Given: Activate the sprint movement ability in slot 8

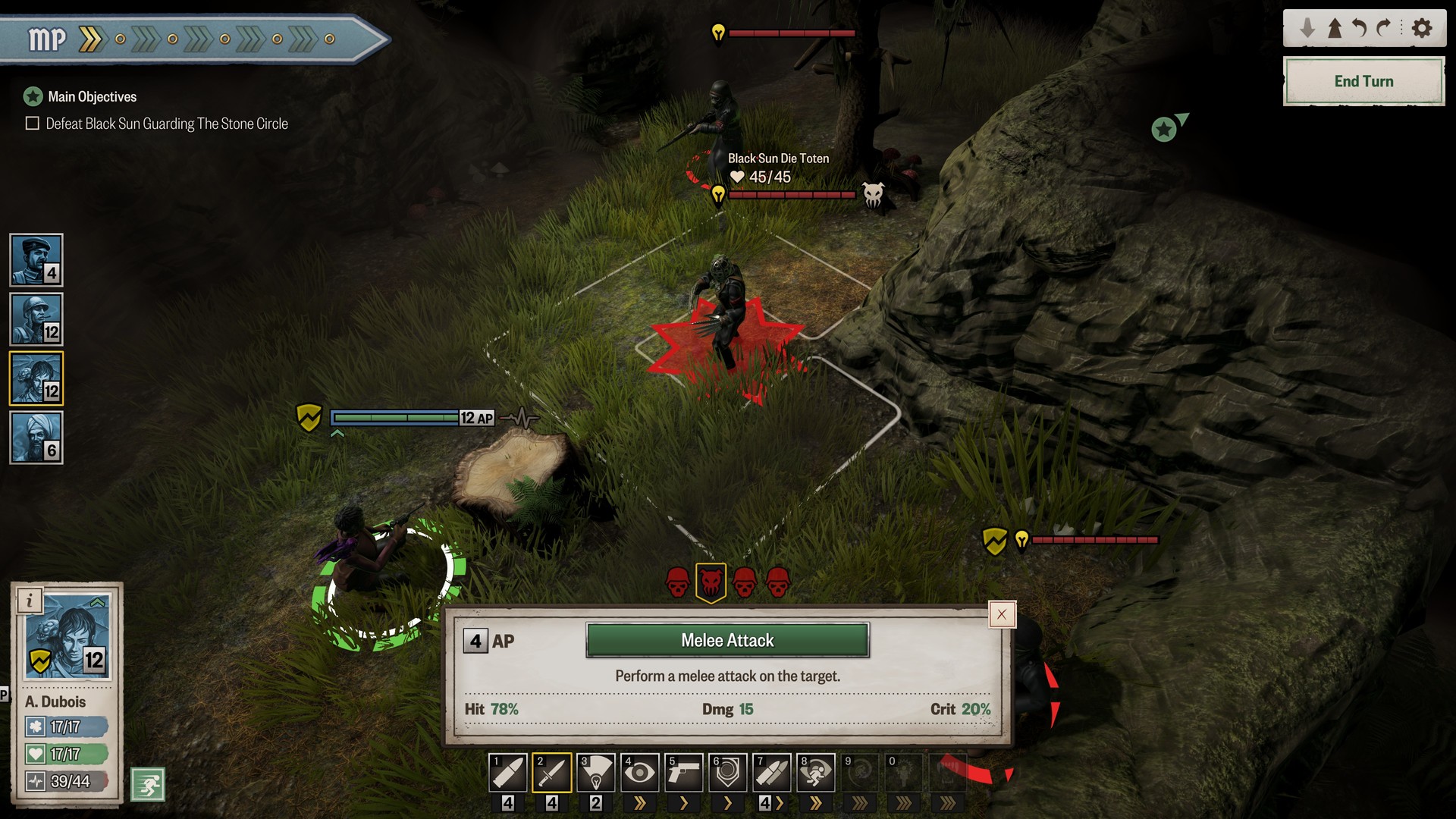Looking at the screenshot, I should [x=815, y=772].
